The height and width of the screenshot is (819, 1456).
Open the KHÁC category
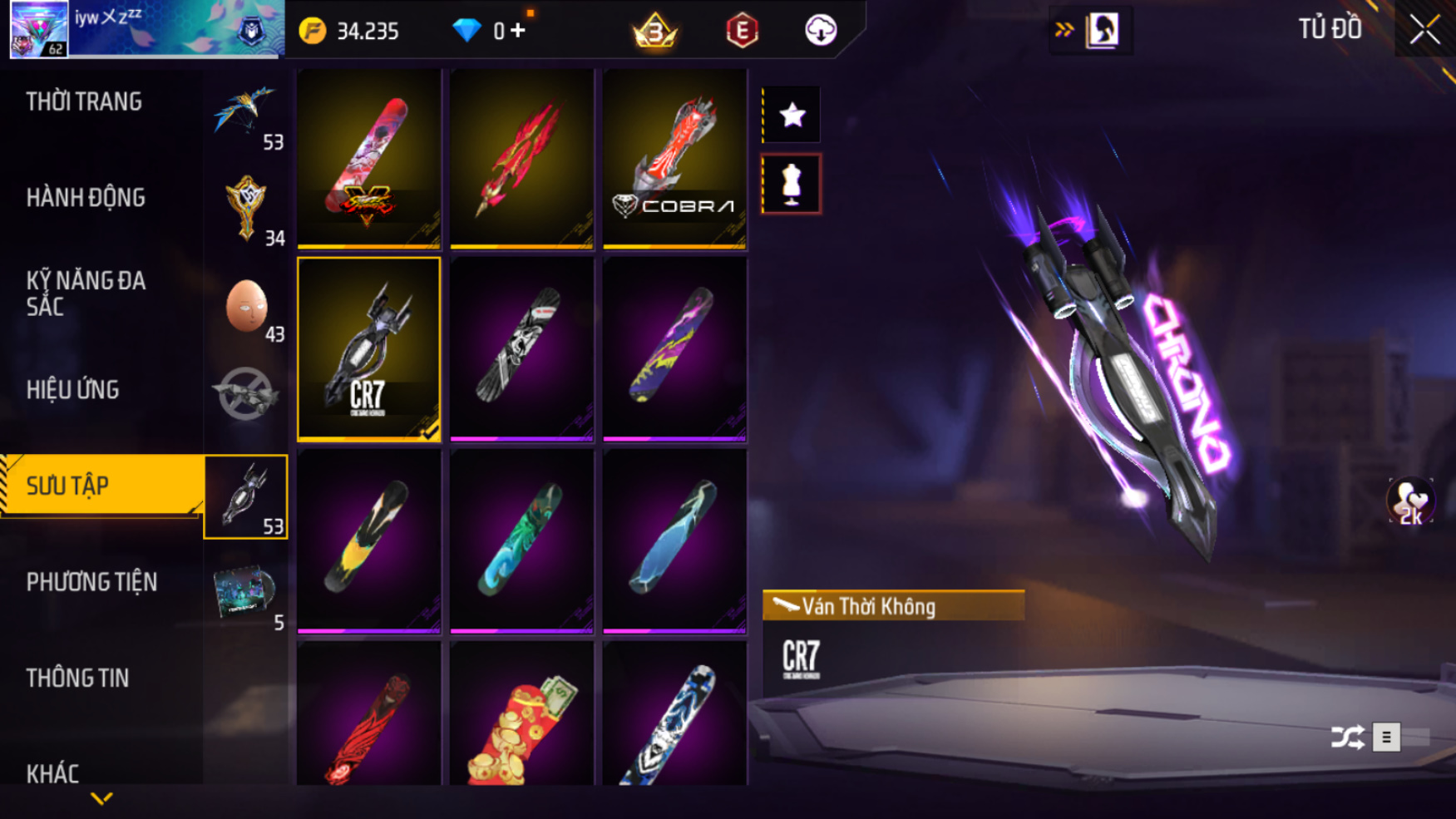(x=52, y=773)
